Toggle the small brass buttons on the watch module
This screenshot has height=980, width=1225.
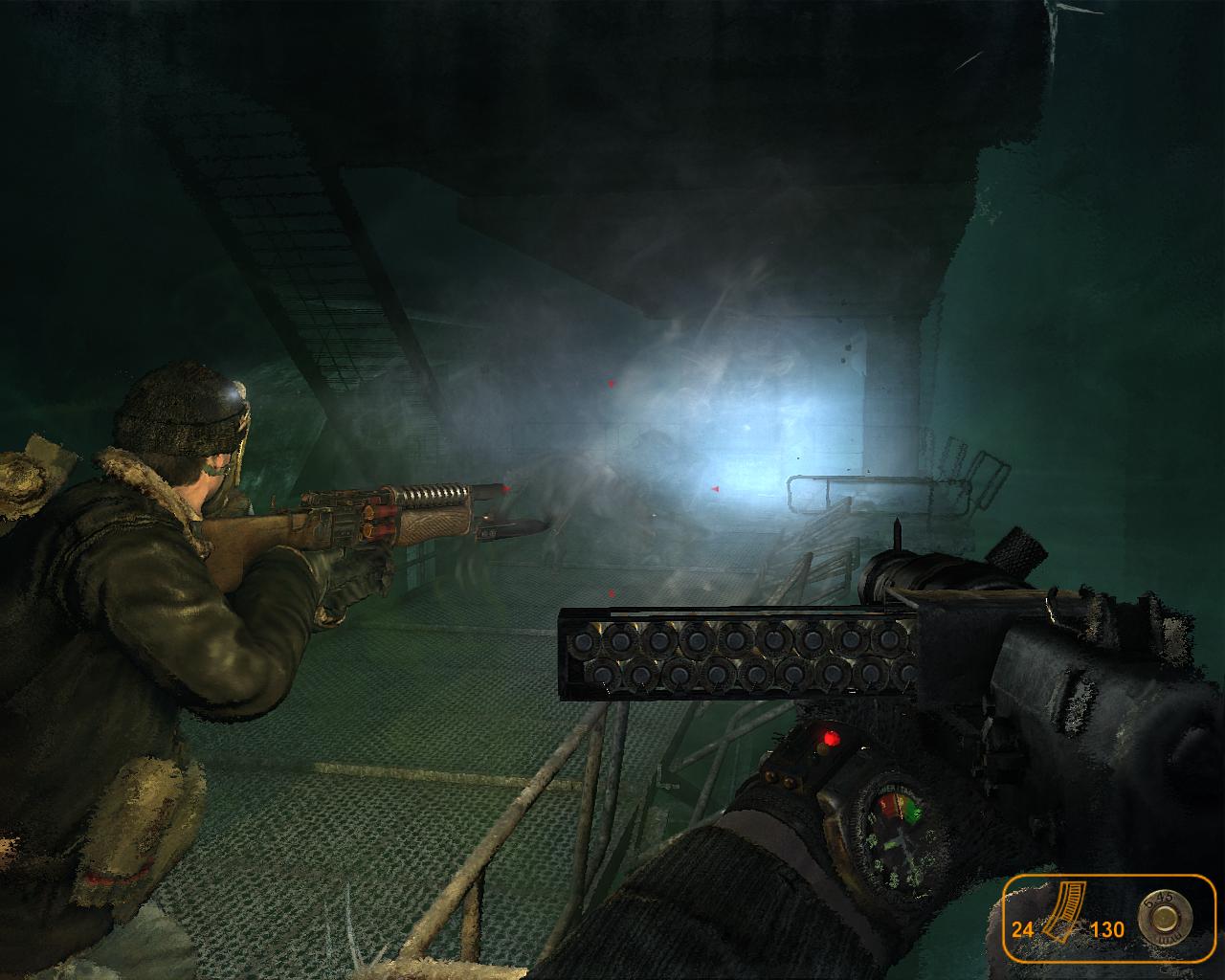[x=778, y=777]
